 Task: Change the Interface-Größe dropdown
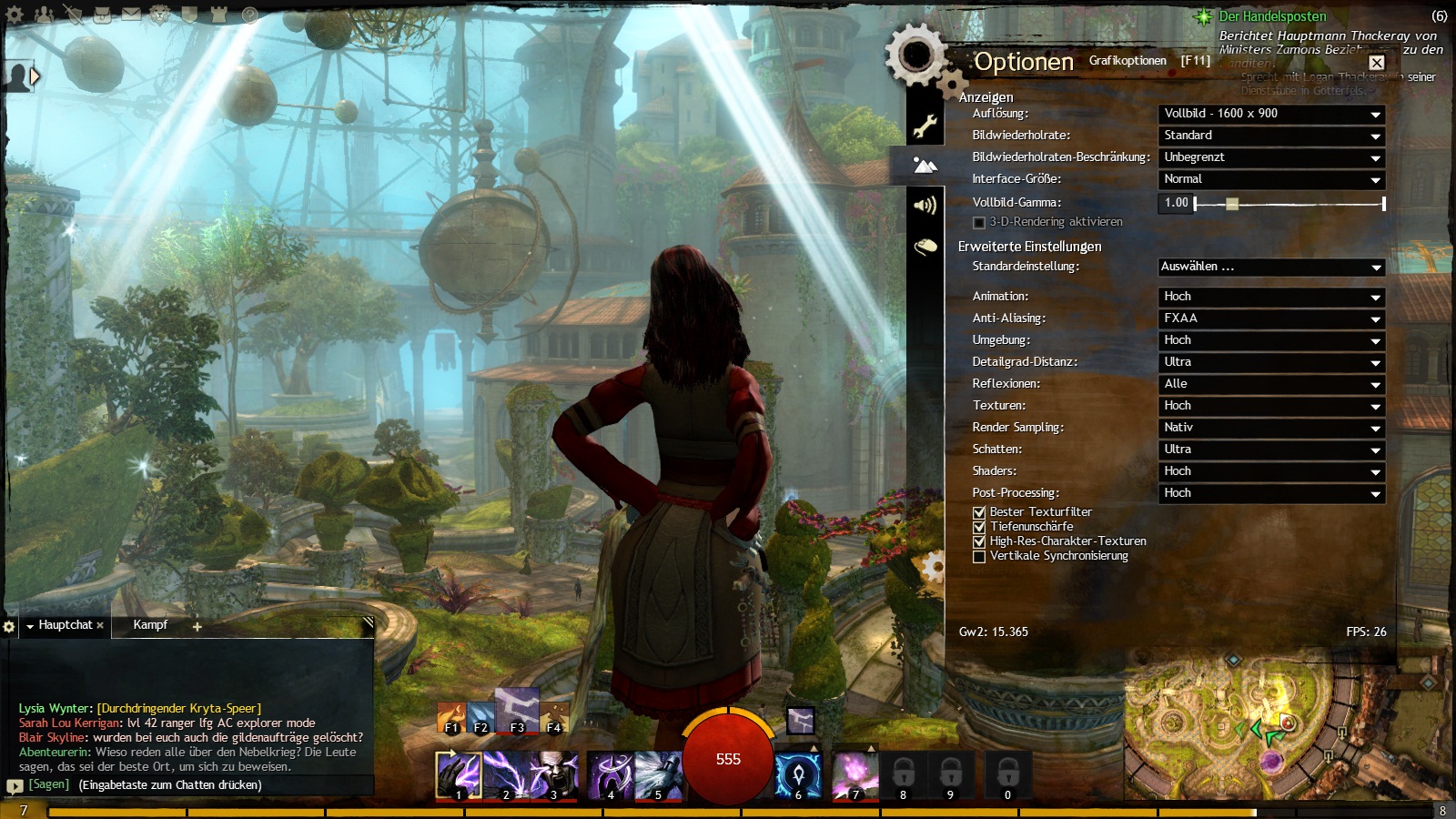click(x=1271, y=179)
